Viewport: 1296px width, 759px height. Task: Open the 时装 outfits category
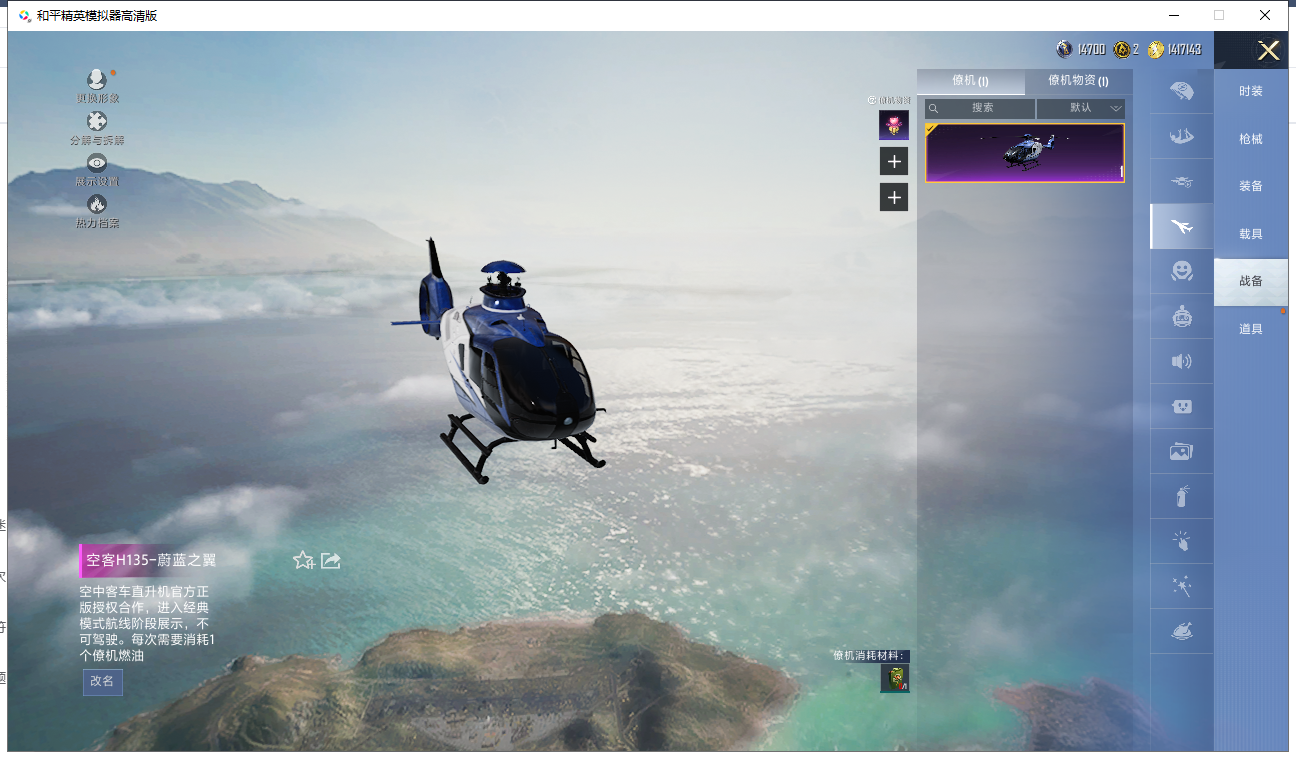[1250, 91]
